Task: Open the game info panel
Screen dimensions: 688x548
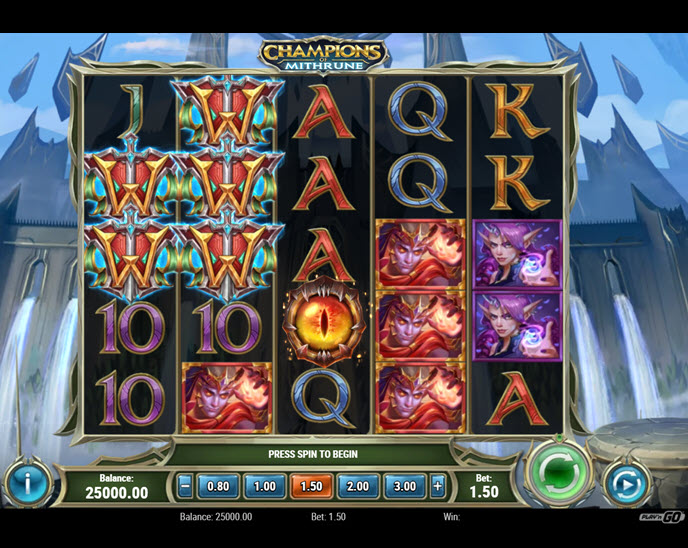Action: (x=27, y=485)
